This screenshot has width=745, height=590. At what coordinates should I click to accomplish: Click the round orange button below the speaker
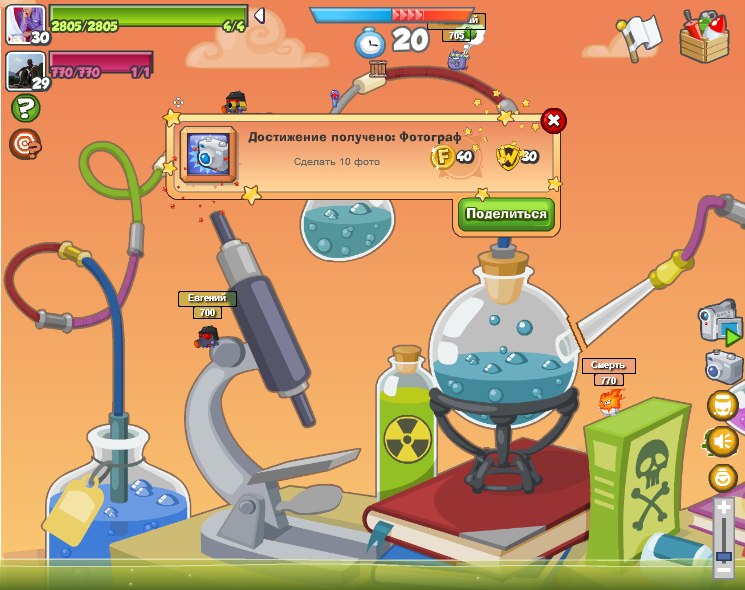(722, 477)
